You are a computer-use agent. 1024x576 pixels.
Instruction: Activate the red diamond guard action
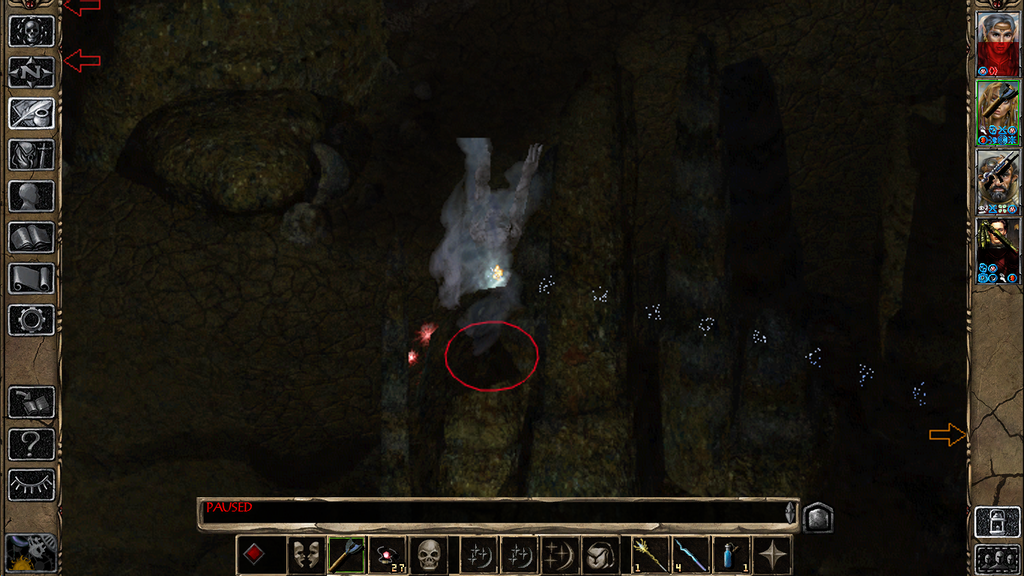tap(253, 555)
